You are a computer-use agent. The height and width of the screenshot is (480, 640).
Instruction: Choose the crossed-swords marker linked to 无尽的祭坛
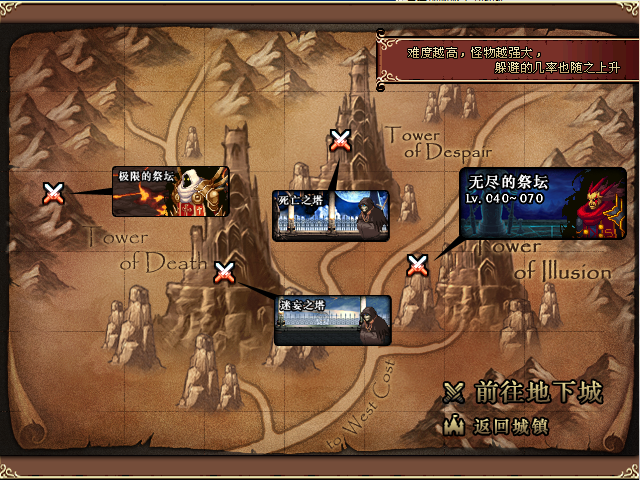click(417, 265)
